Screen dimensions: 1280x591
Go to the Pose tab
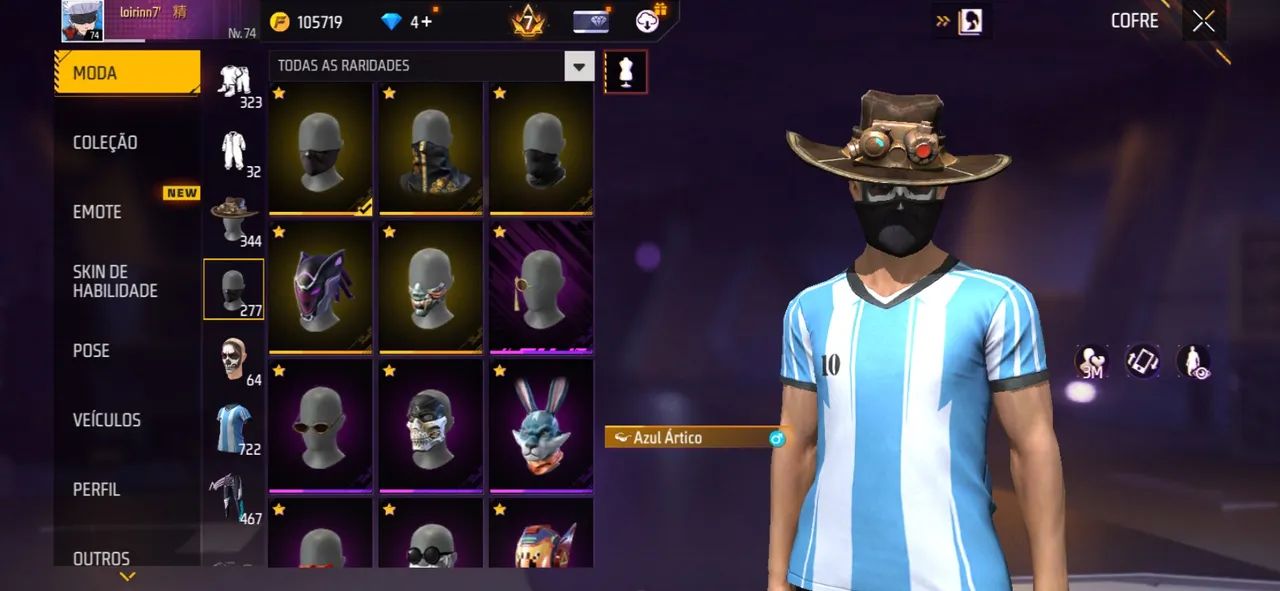(91, 351)
